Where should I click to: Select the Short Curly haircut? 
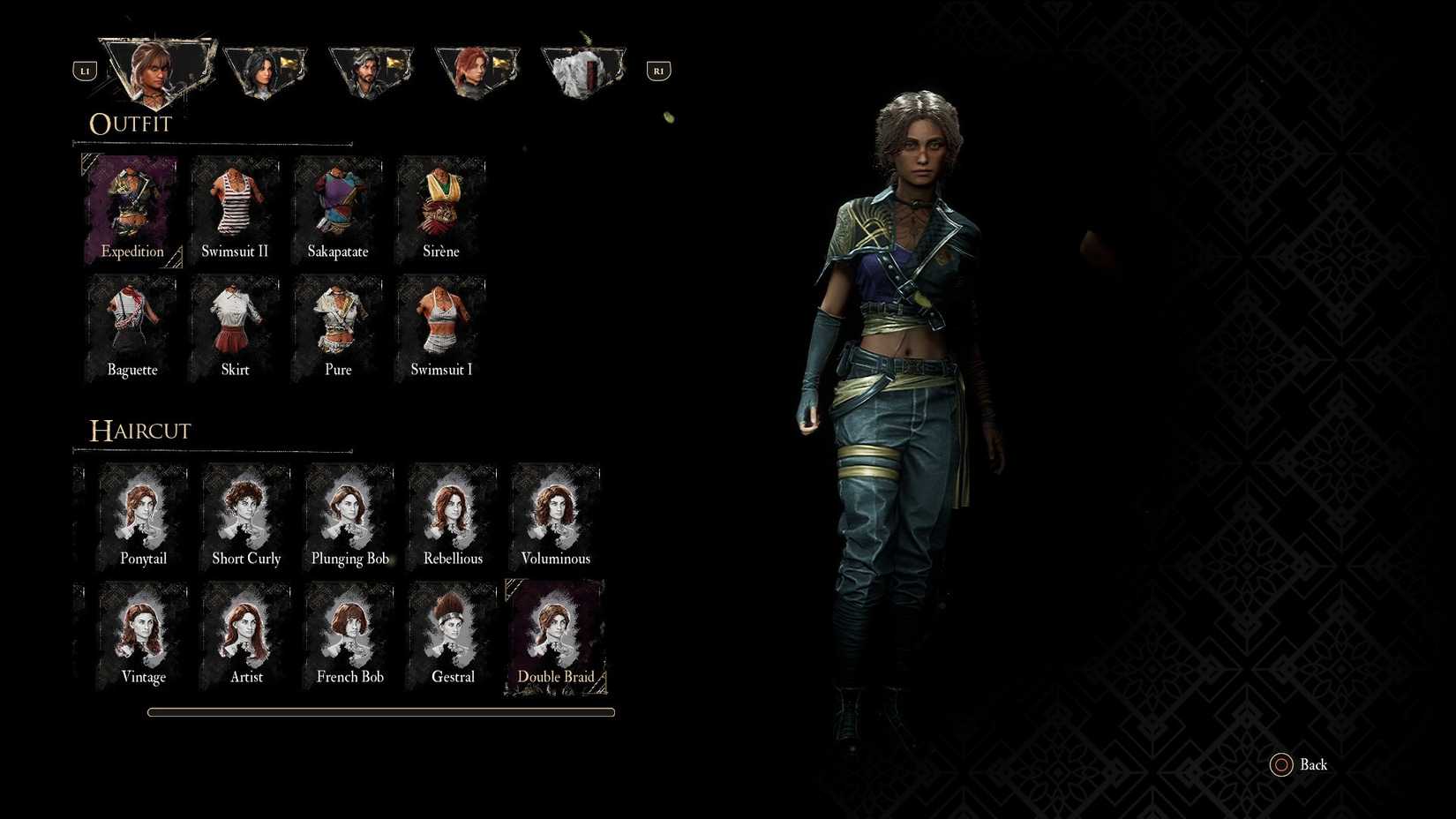(246, 512)
